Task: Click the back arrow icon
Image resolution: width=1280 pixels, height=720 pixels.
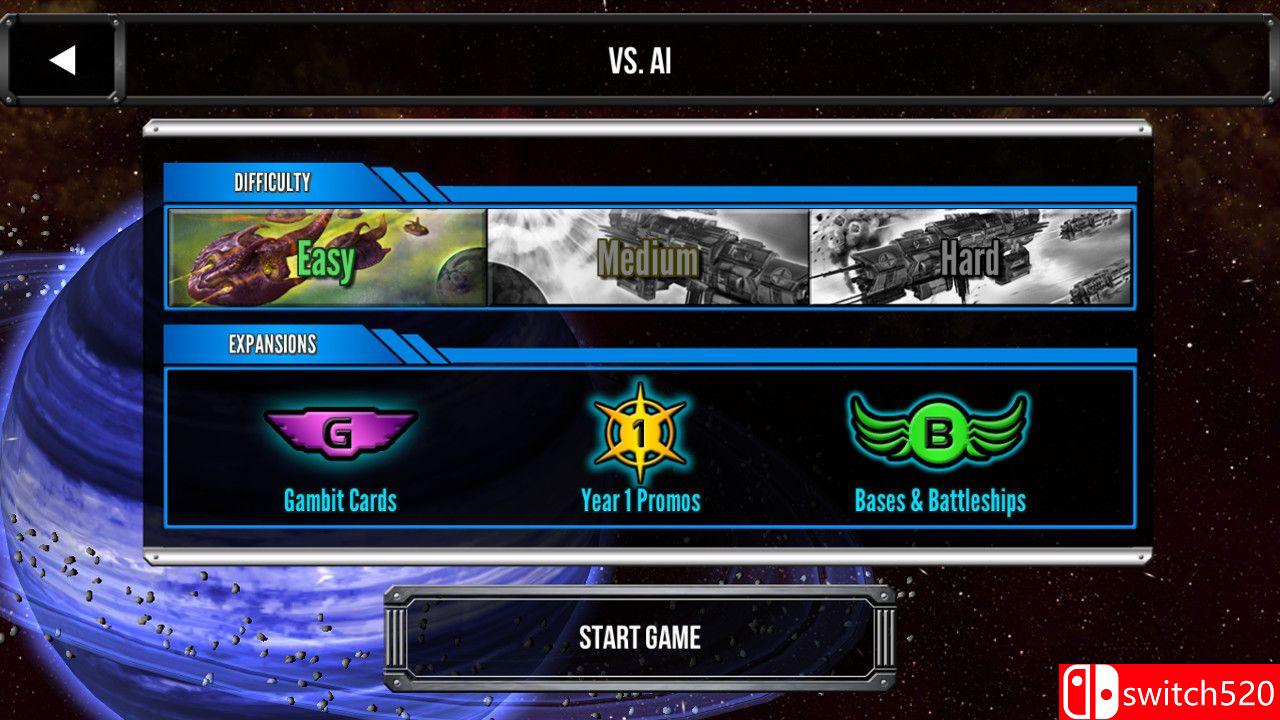Action: coord(63,60)
